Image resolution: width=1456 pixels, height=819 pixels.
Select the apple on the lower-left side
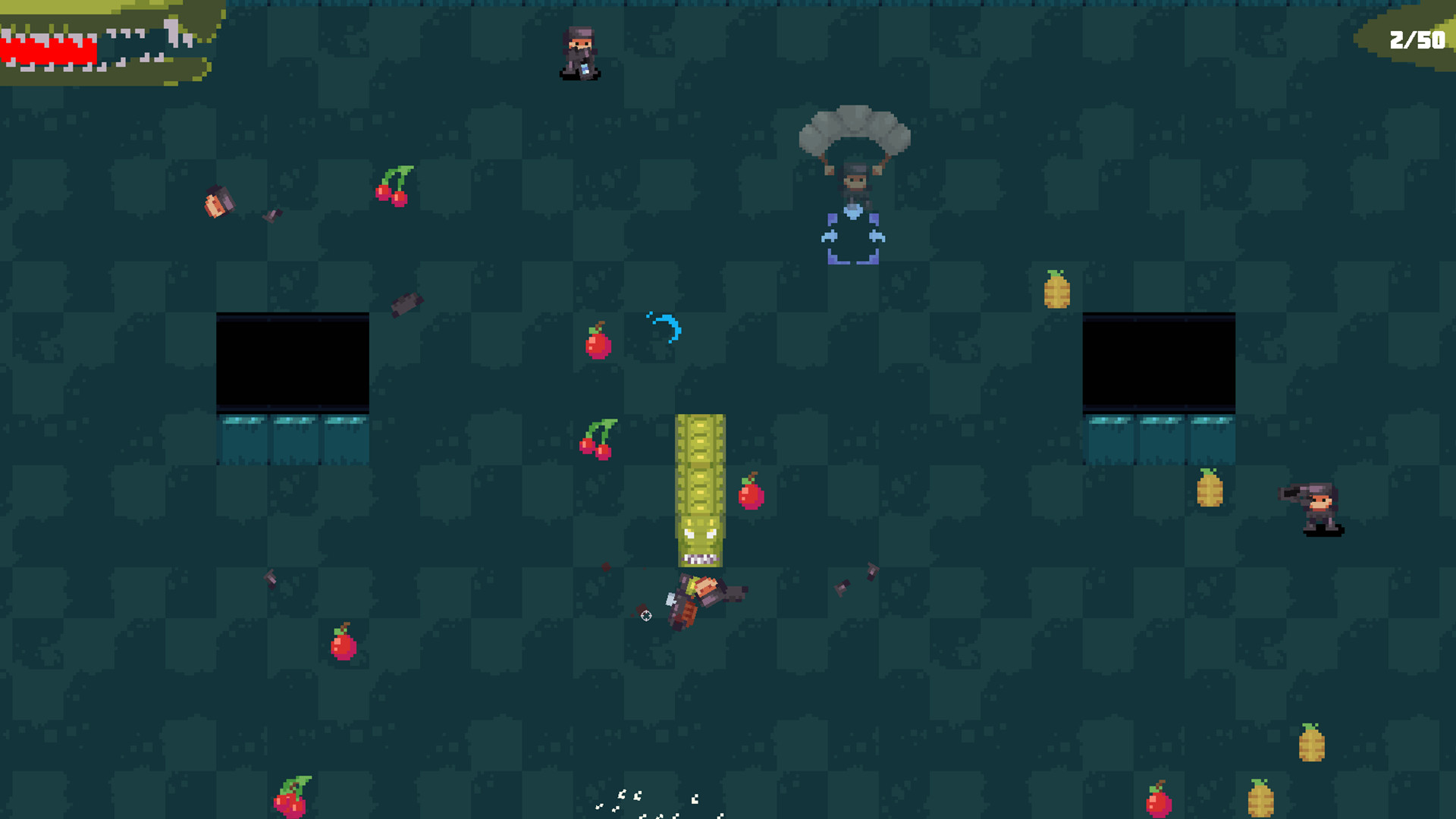[341, 648]
